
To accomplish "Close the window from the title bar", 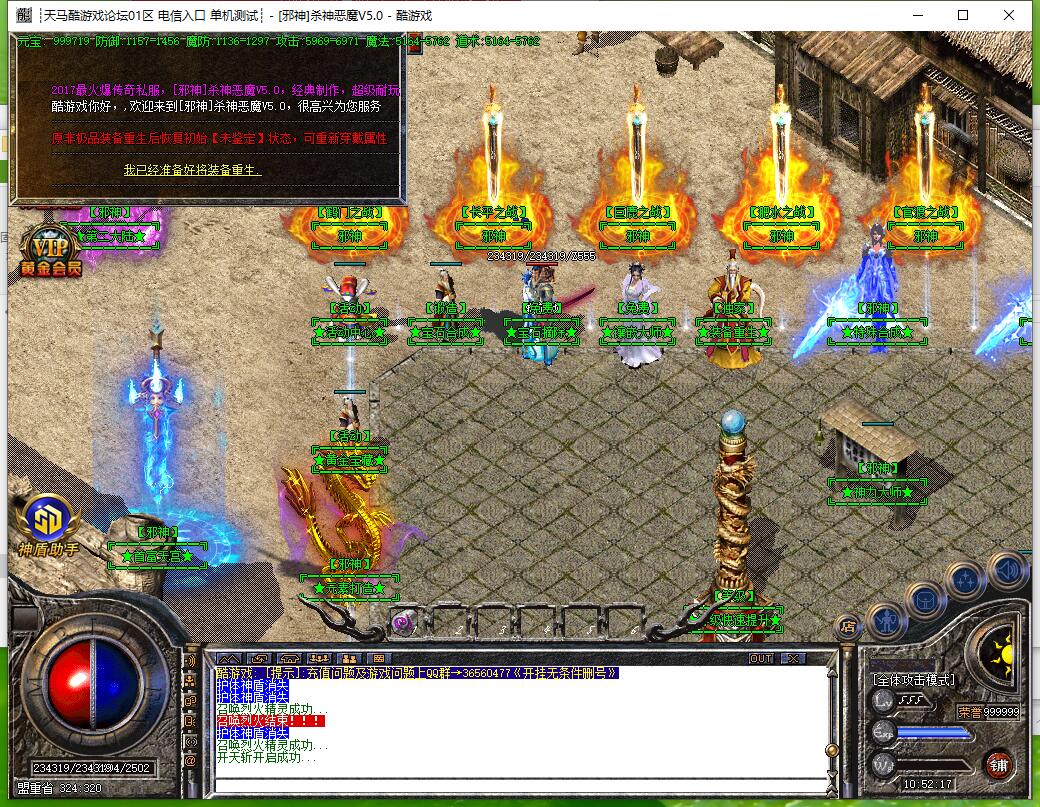I will pyautogui.click(x=1010, y=15).
